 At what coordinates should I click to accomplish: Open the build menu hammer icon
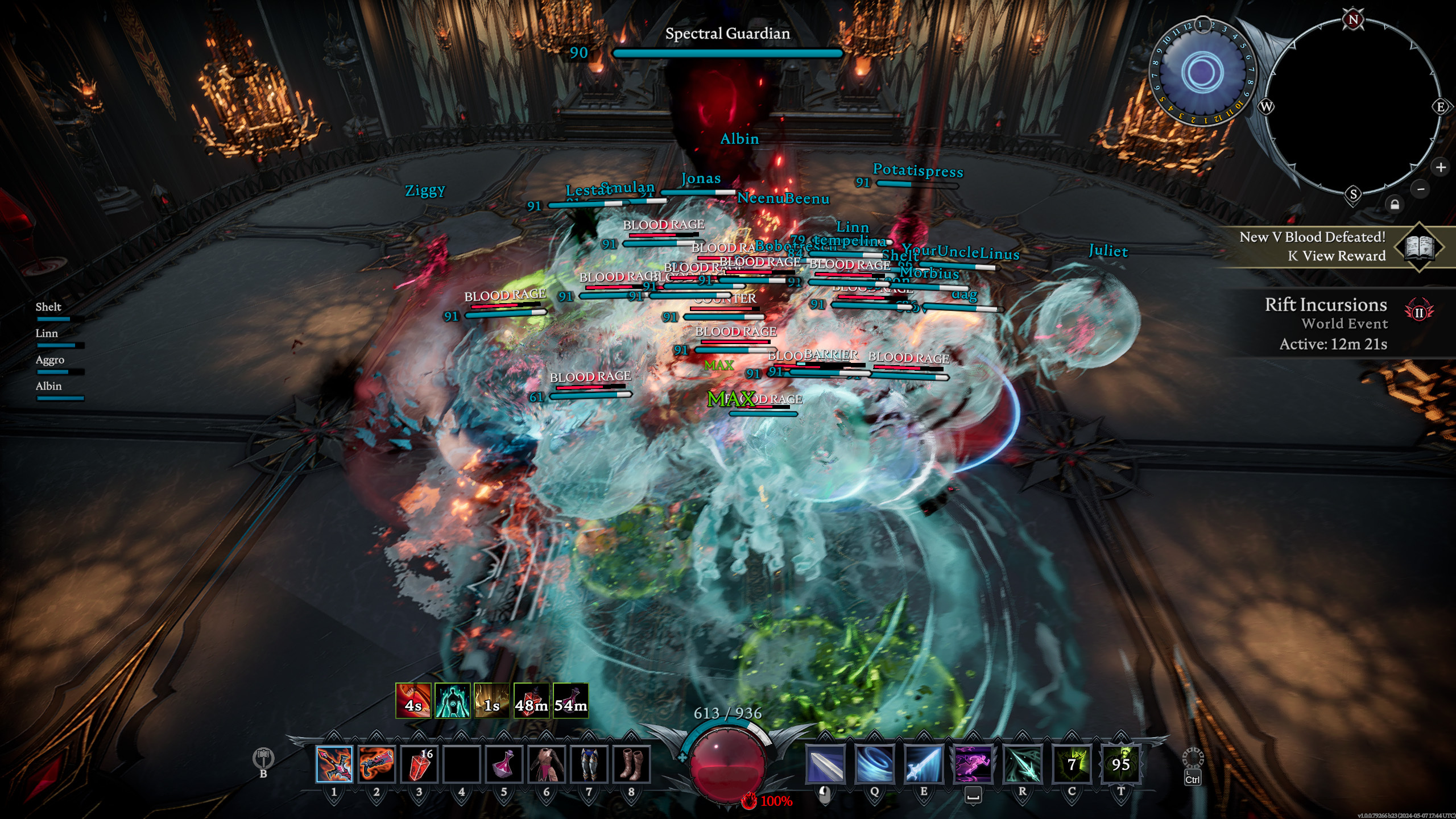[263, 758]
